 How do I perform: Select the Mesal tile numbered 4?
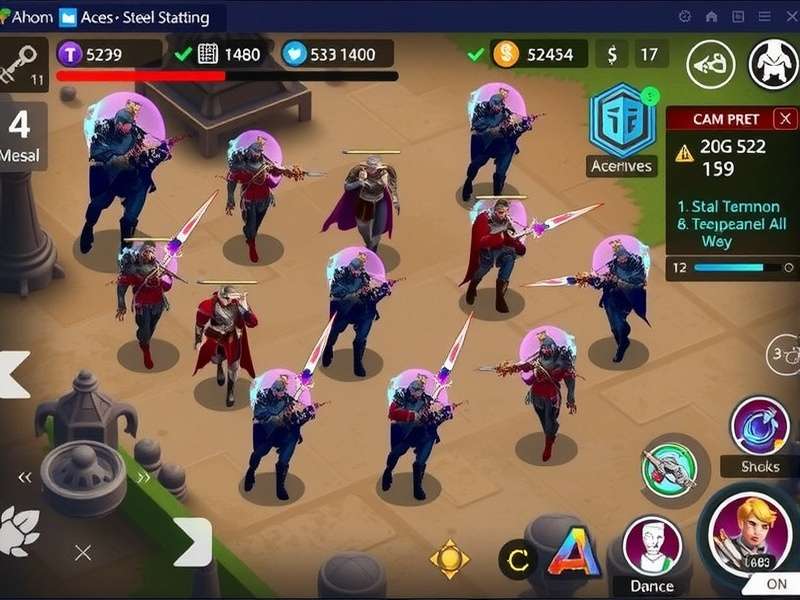point(21,134)
